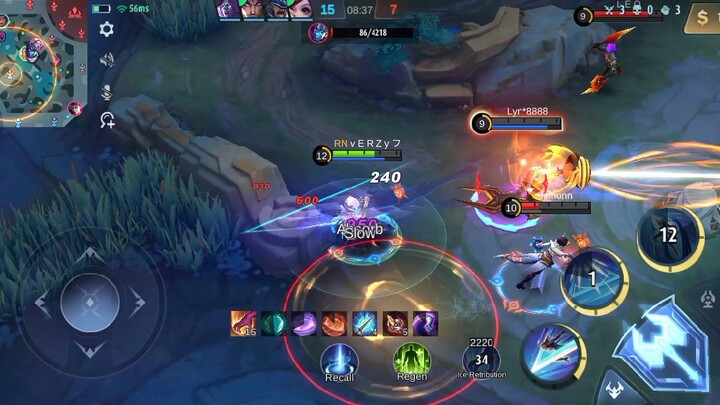Use the Regen ability
This screenshot has height=405, width=720.
point(411,359)
